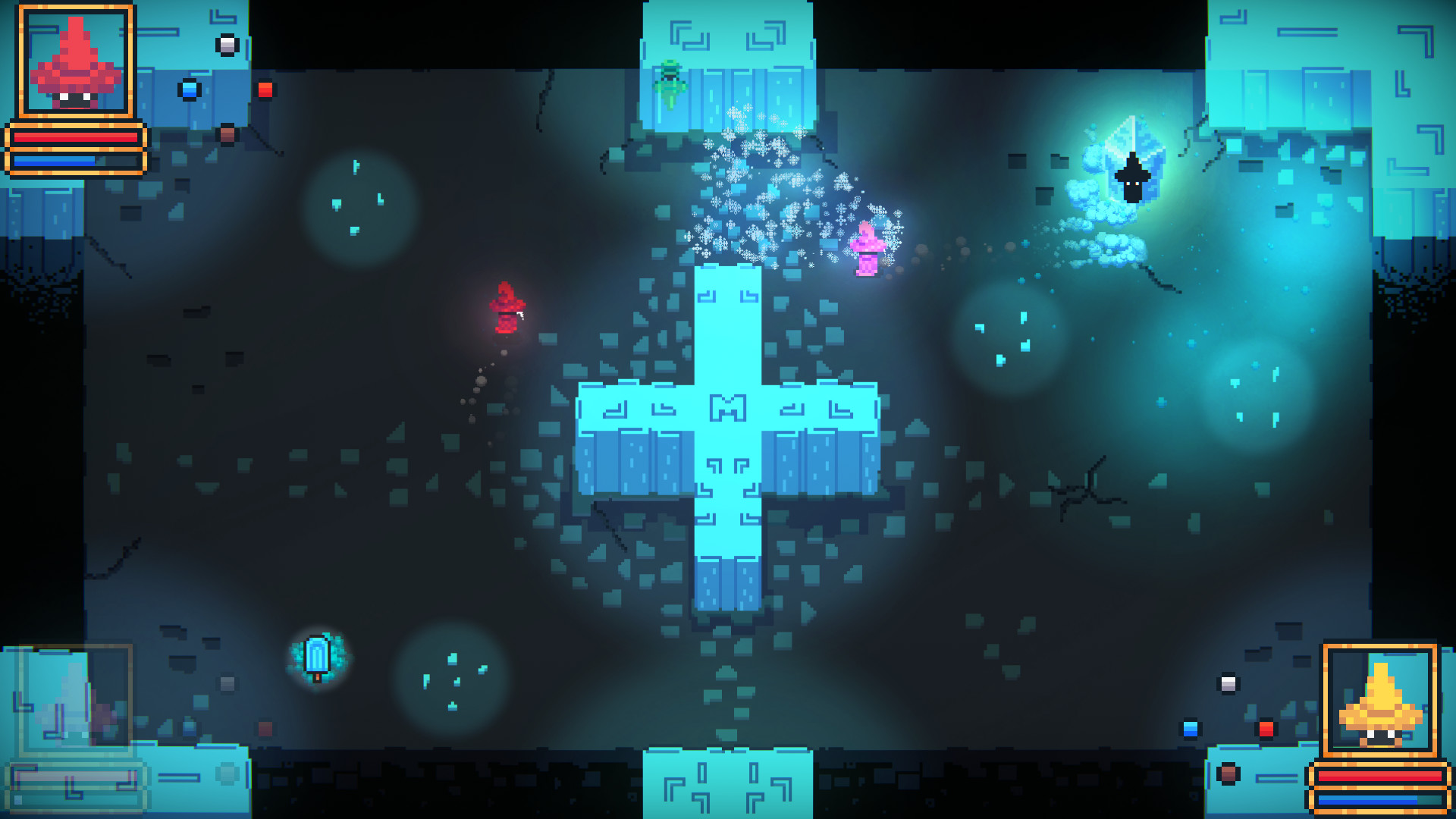This screenshot has width=1456, height=819.
Task: Click the pink wizard beside the snow burst
Action: [868, 250]
